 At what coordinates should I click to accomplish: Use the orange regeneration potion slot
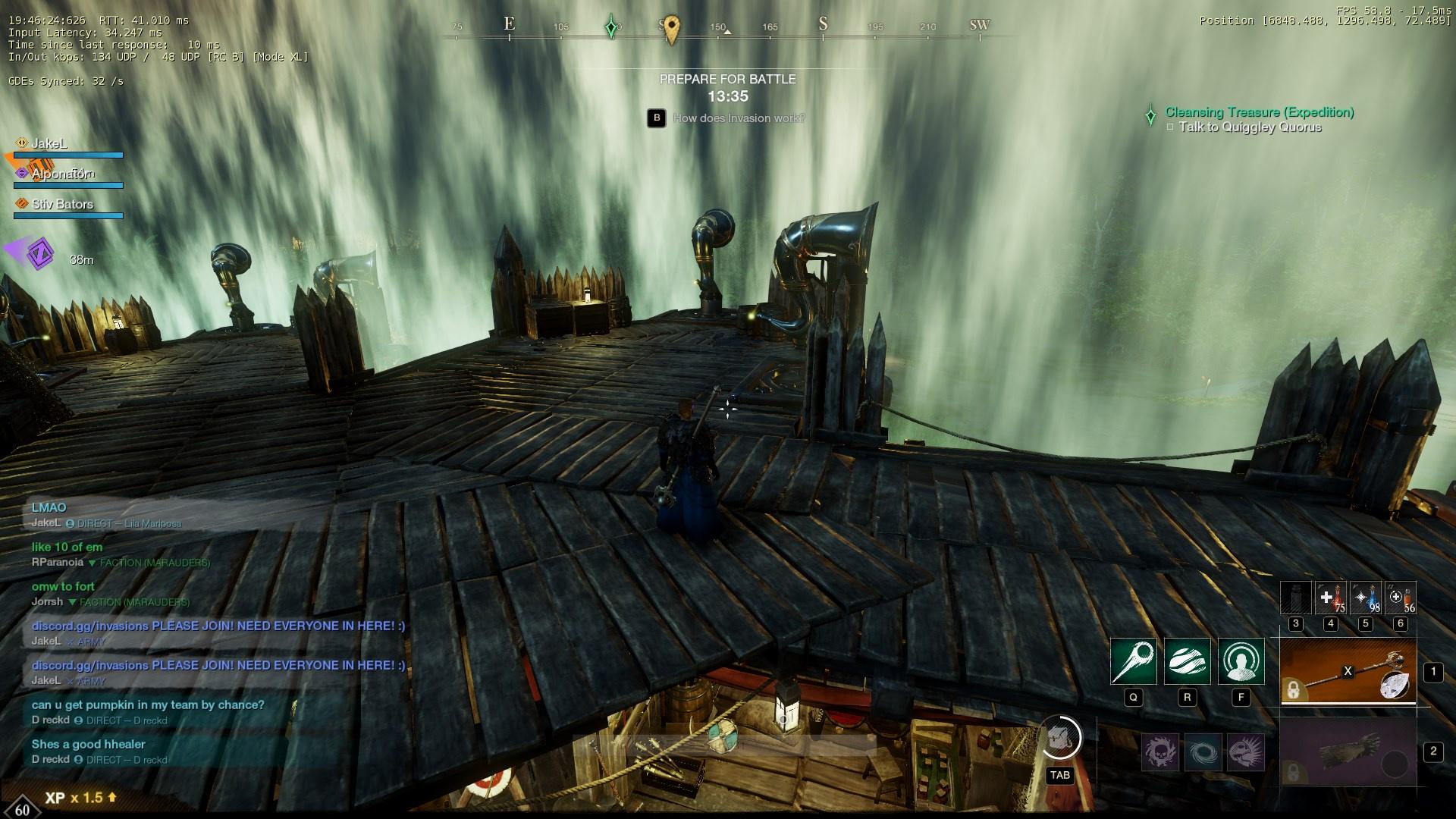(1400, 598)
